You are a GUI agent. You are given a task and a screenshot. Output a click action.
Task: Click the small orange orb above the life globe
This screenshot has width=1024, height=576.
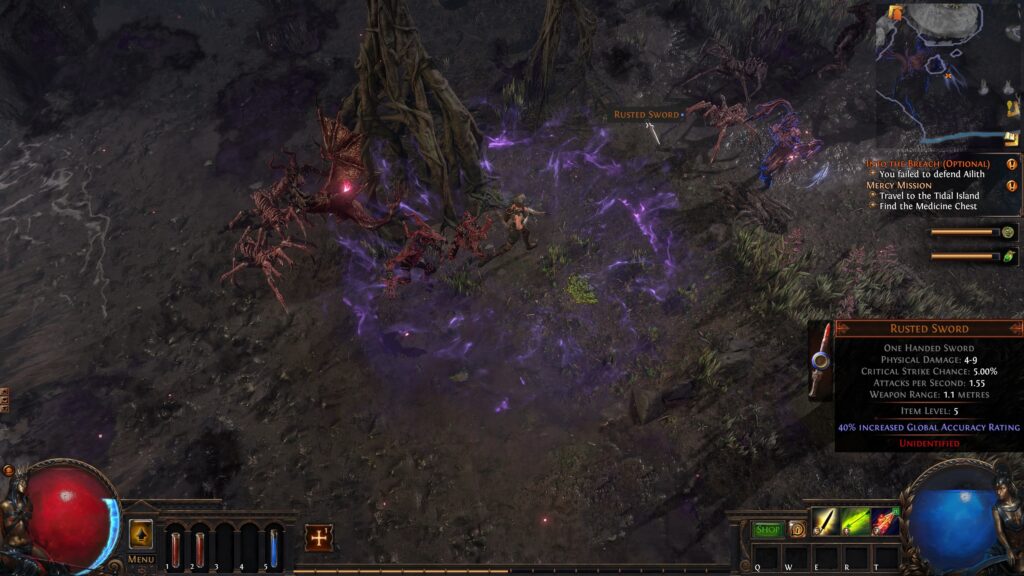click(x=8, y=469)
